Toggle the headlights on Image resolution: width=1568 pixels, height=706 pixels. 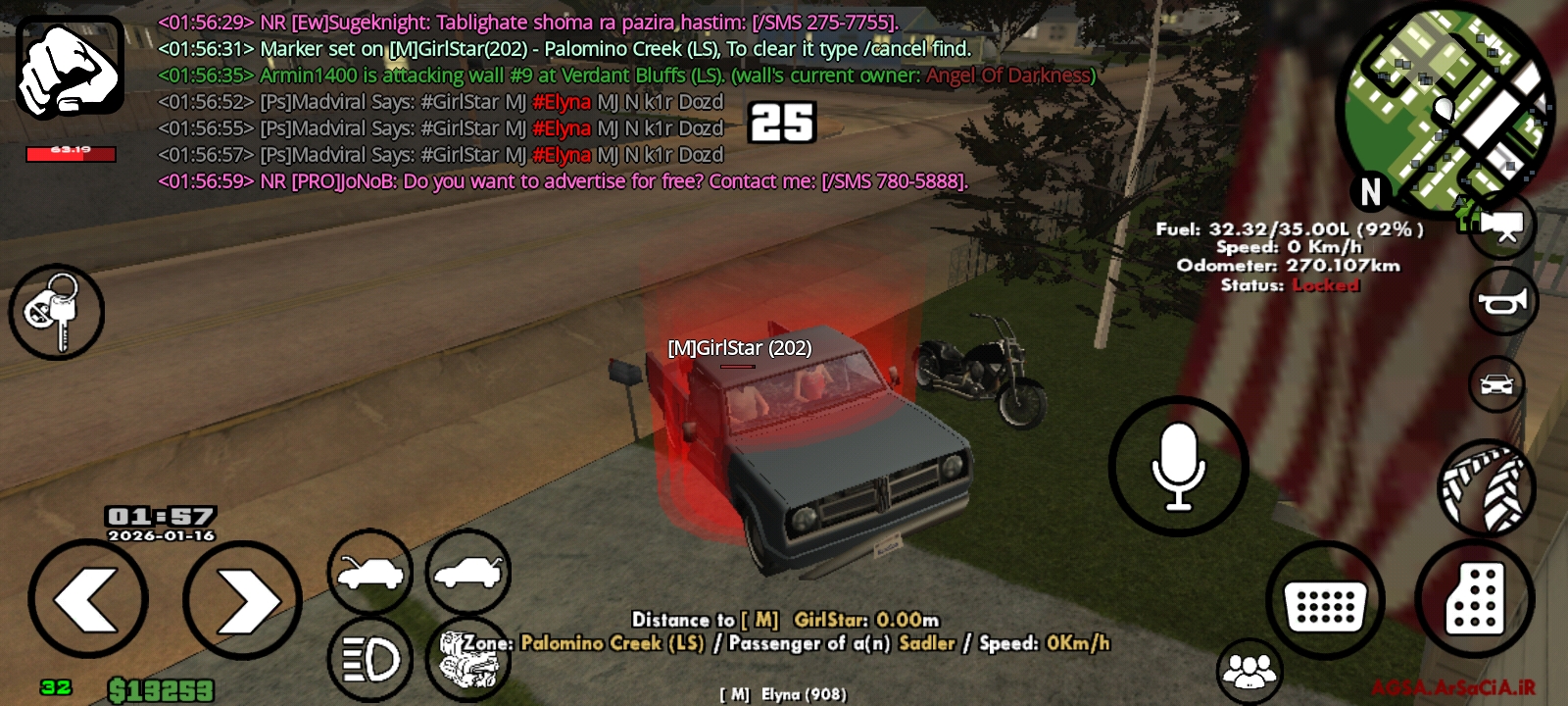coord(369,657)
